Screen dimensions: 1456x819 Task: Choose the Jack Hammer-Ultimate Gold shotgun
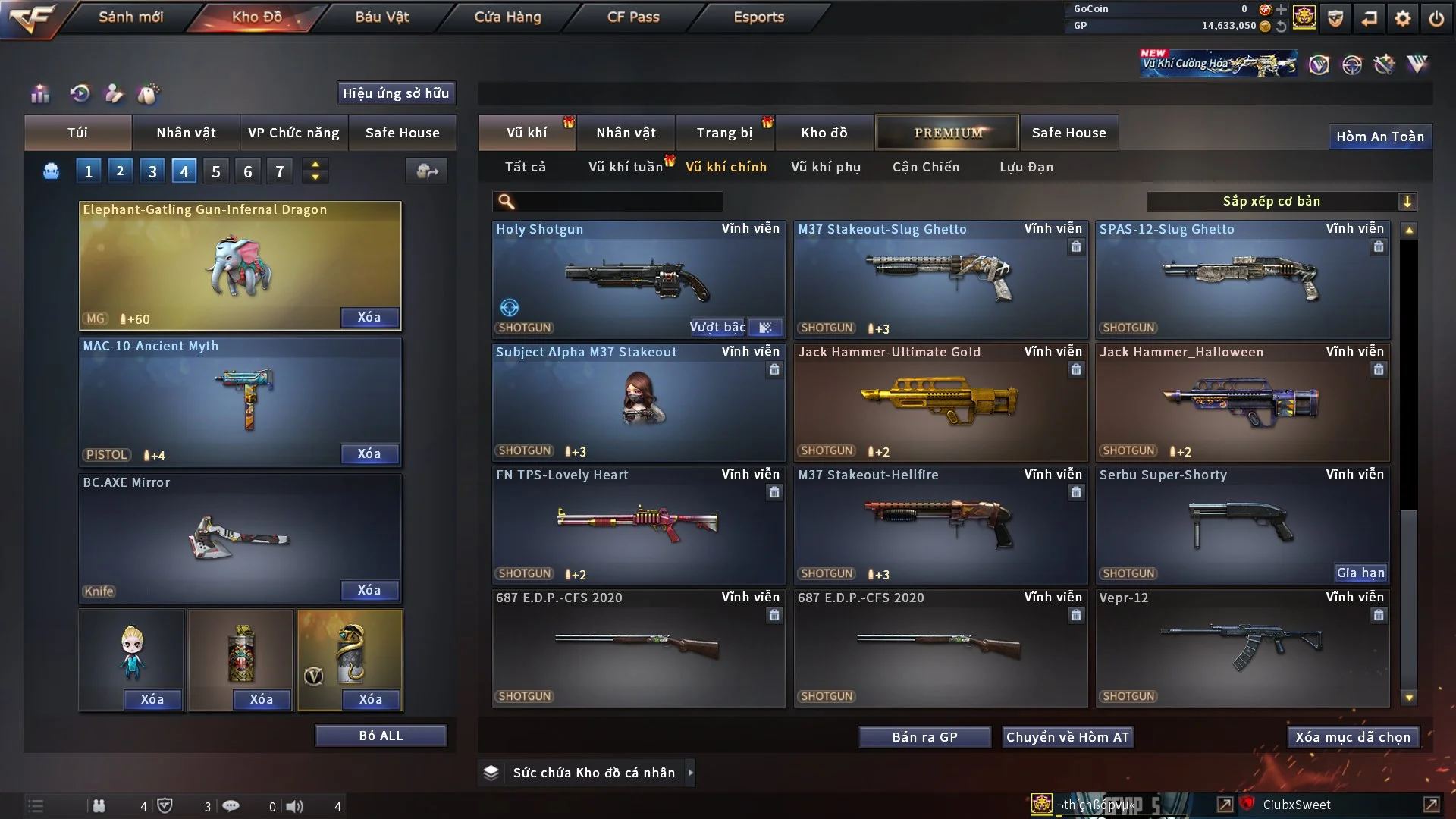[940, 403]
